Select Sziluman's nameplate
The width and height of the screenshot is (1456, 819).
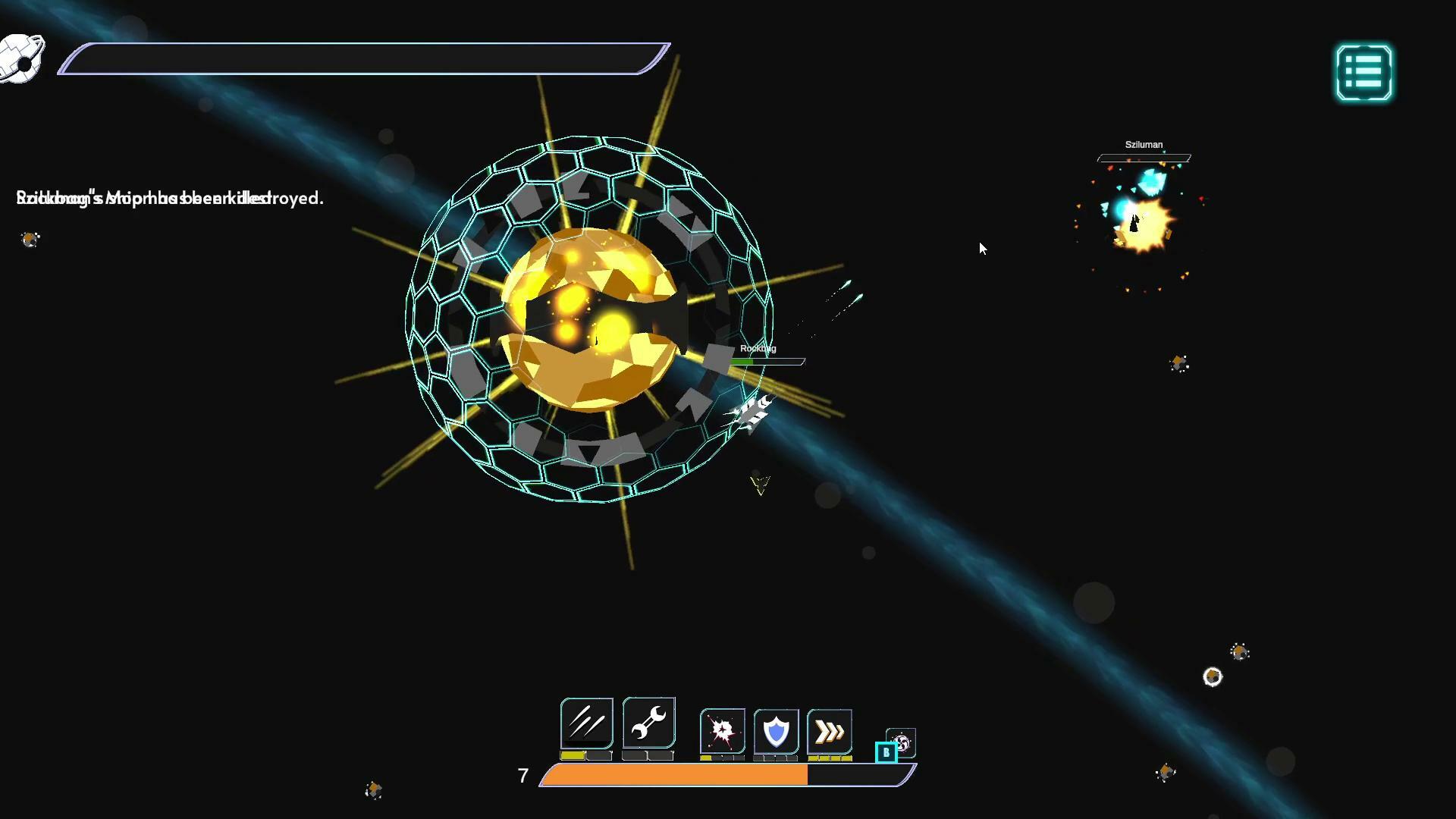click(1143, 144)
